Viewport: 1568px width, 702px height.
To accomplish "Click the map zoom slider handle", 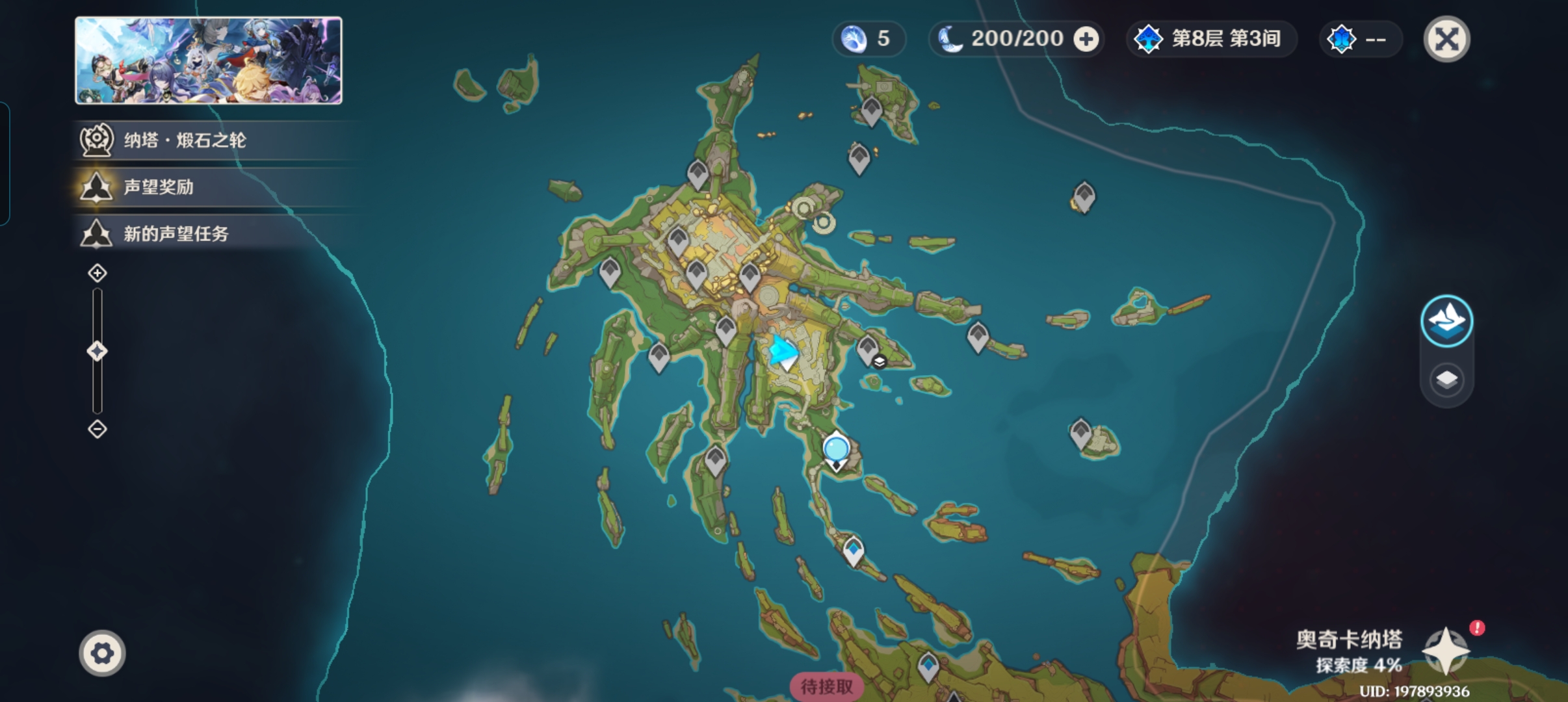I will pos(98,352).
